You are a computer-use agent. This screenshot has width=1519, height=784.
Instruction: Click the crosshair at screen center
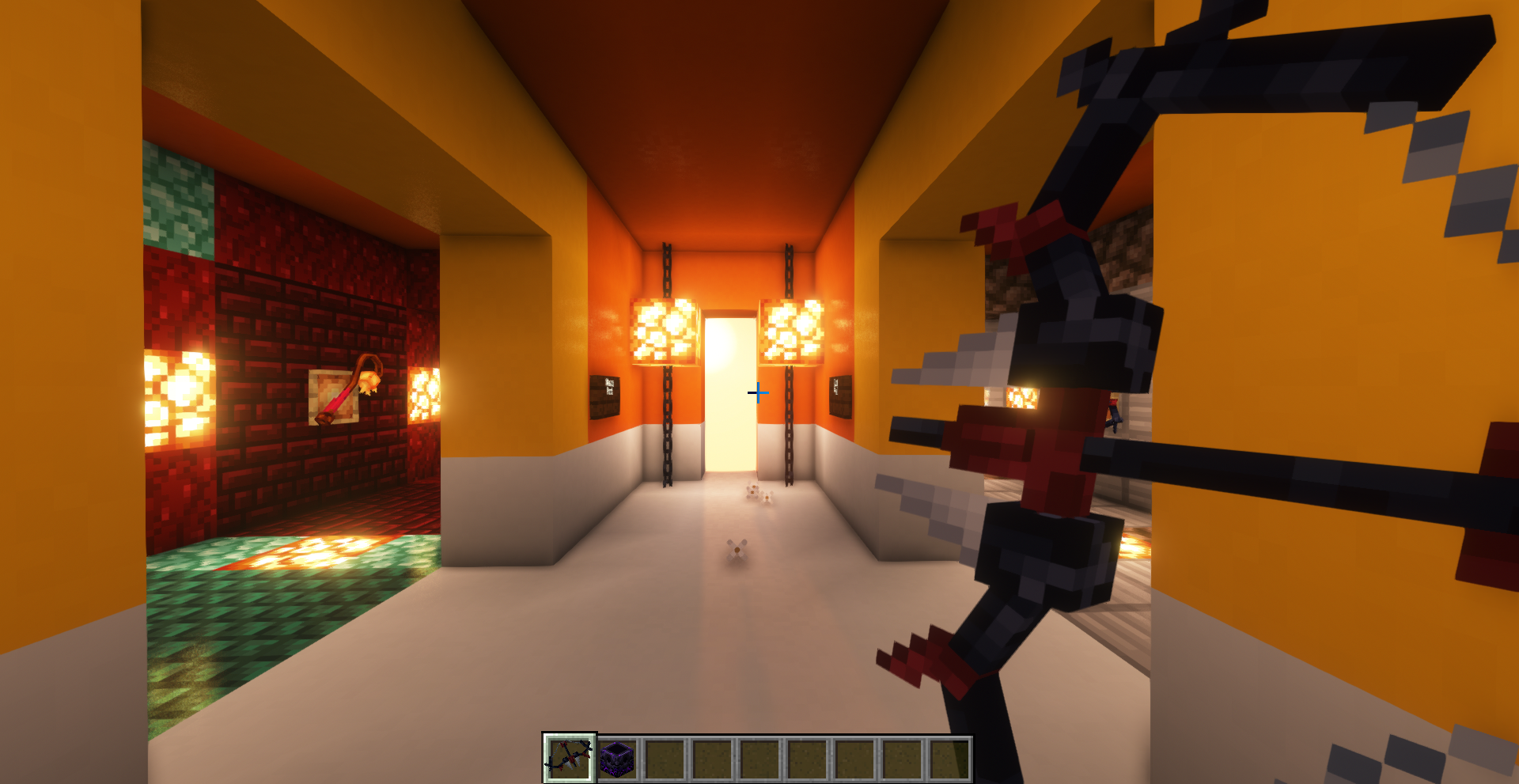758,392
